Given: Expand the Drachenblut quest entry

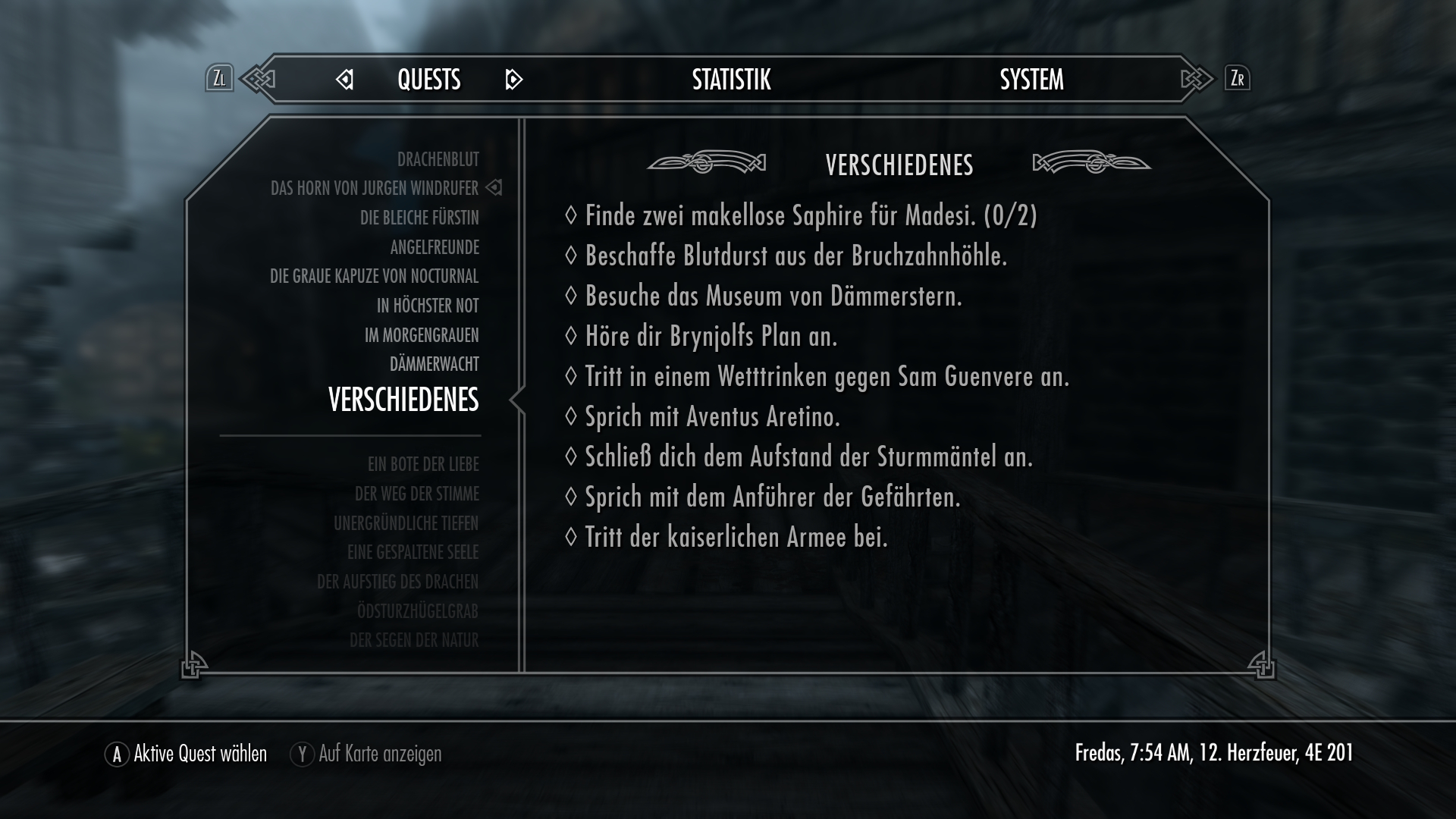Looking at the screenshot, I should 438,159.
